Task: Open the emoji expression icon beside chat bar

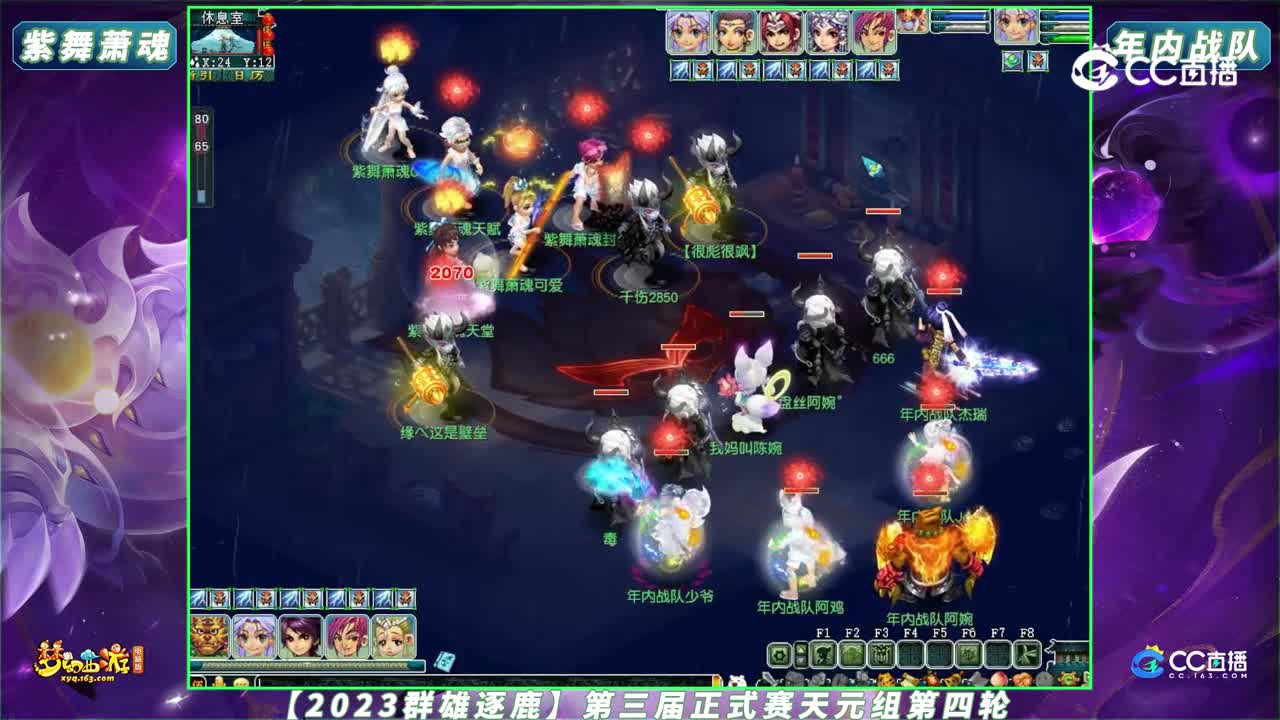Action: pos(241,681)
